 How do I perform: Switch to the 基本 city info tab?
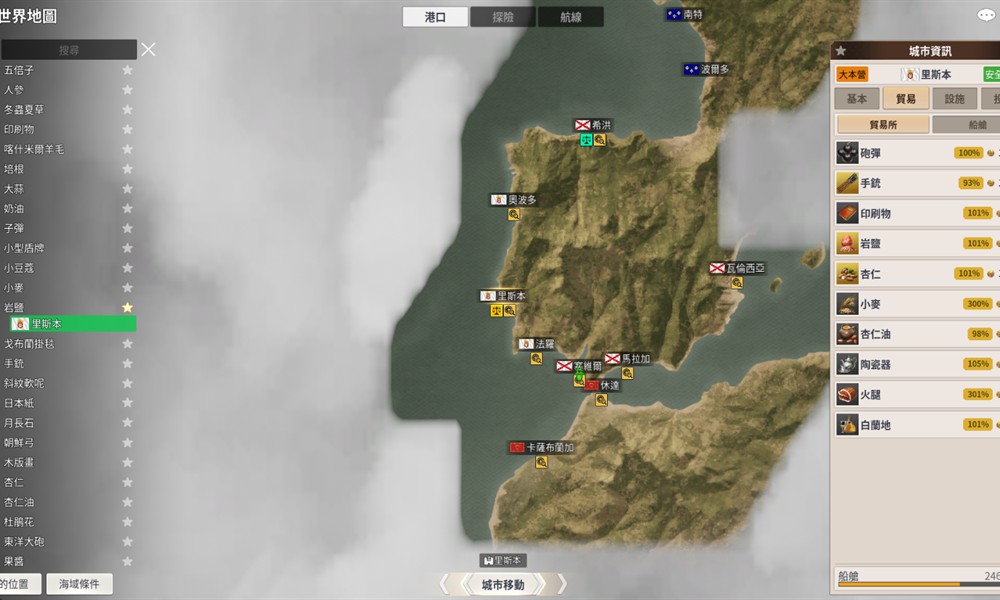click(x=857, y=99)
